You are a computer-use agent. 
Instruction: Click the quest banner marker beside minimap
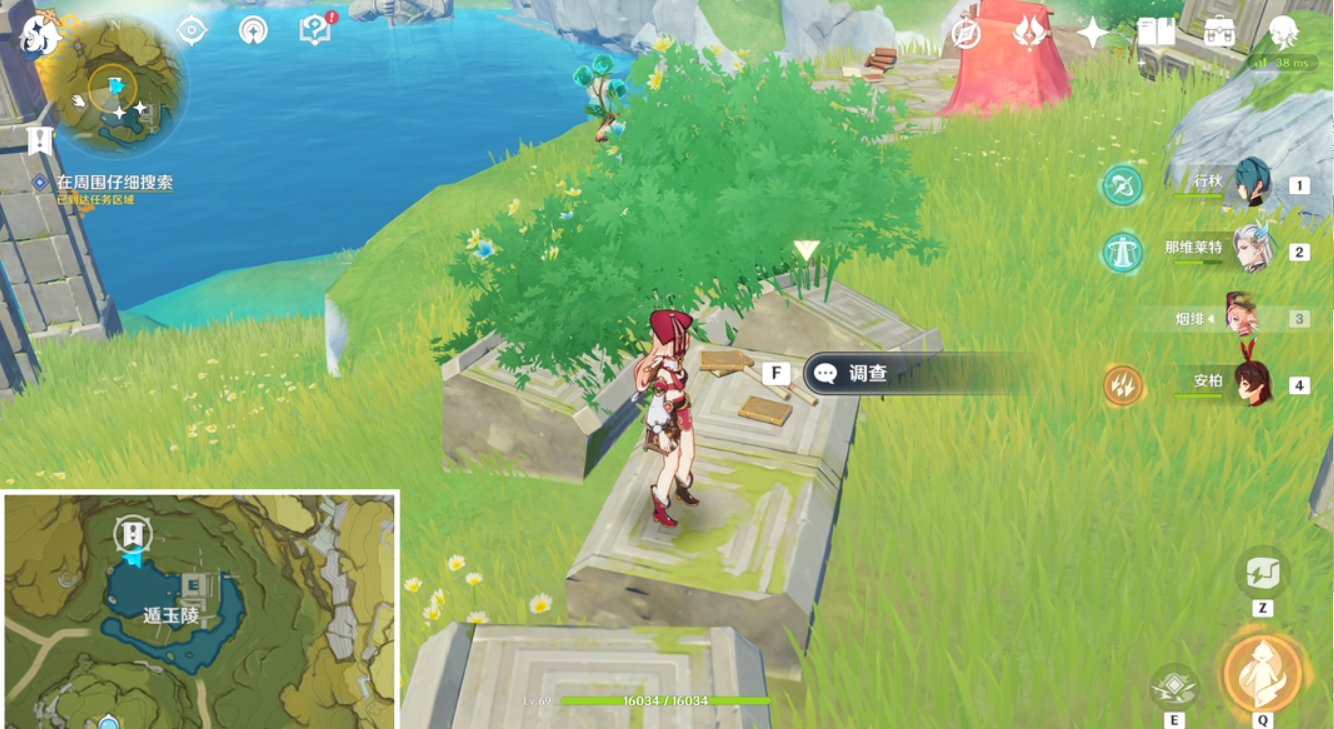click(40, 141)
